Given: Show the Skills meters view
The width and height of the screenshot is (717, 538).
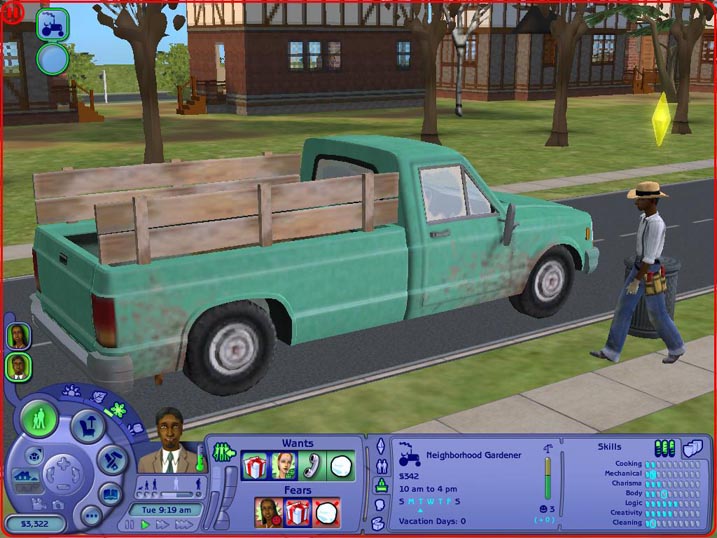Looking at the screenshot, I should click(665, 447).
